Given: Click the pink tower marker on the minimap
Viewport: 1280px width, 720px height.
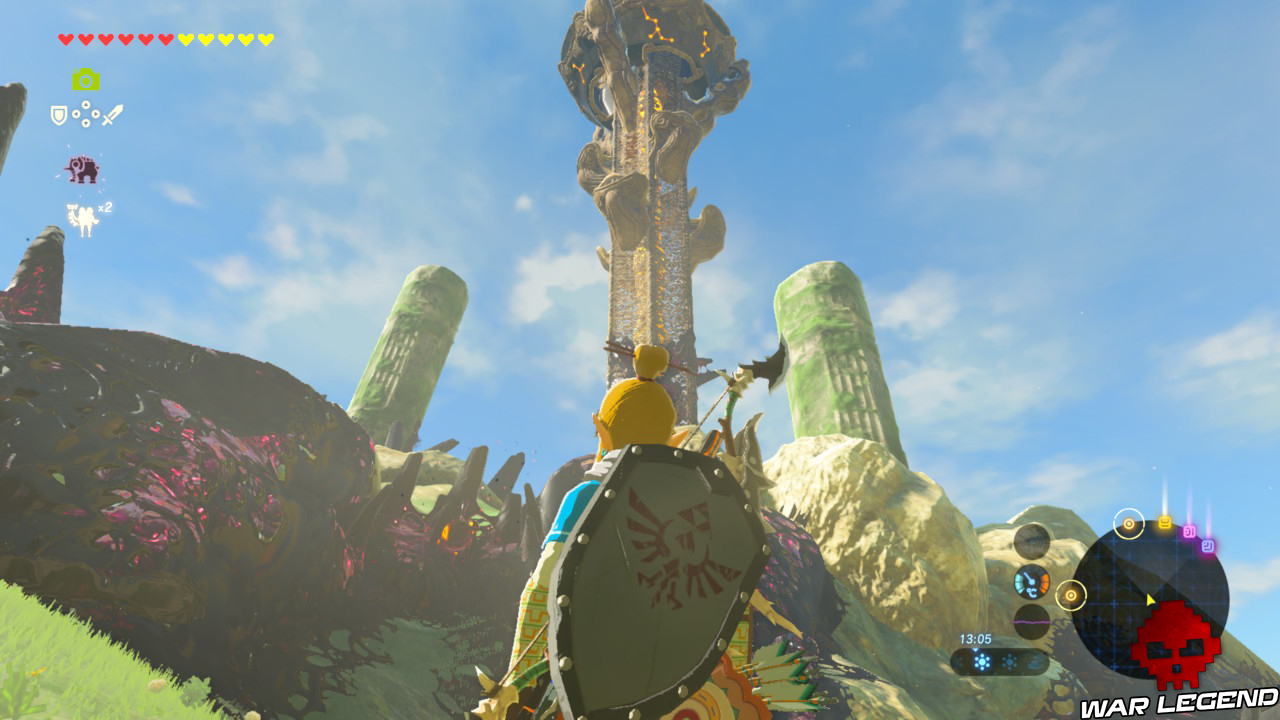Looking at the screenshot, I should (x=1188, y=532).
